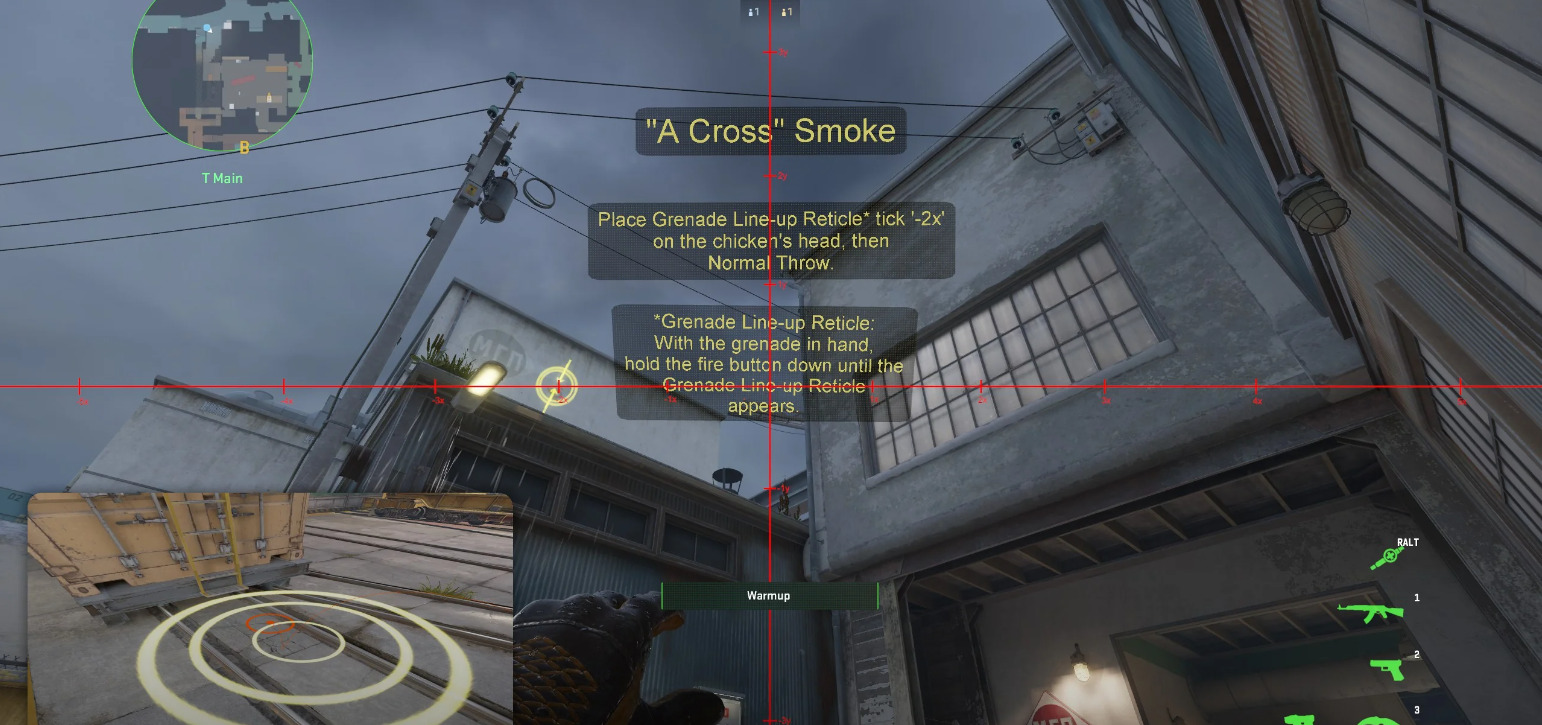
Task: Click the red player arrow inside the minimap
Action: 243,80
